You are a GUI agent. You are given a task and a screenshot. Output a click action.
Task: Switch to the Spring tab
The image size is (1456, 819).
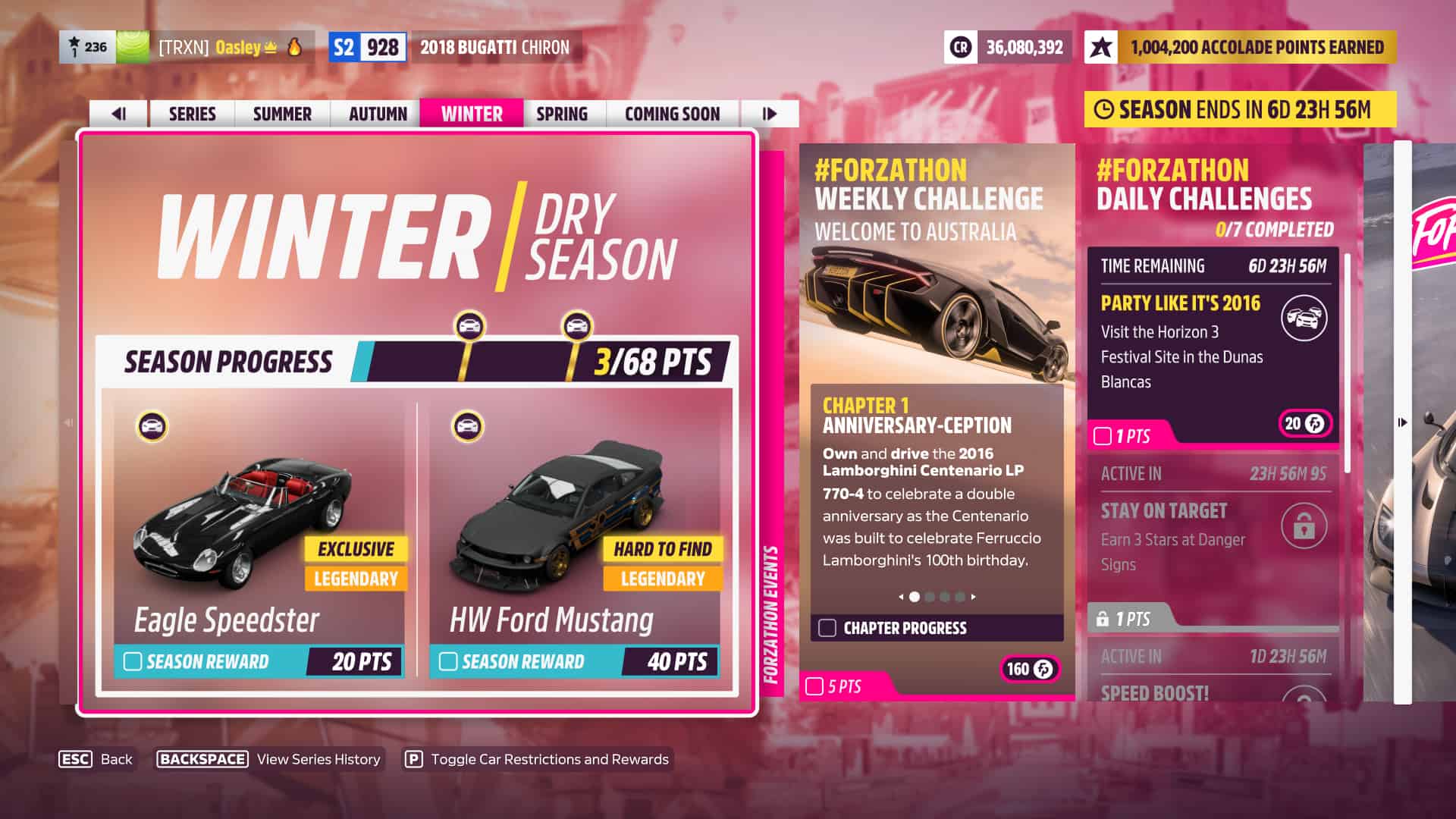click(x=562, y=114)
